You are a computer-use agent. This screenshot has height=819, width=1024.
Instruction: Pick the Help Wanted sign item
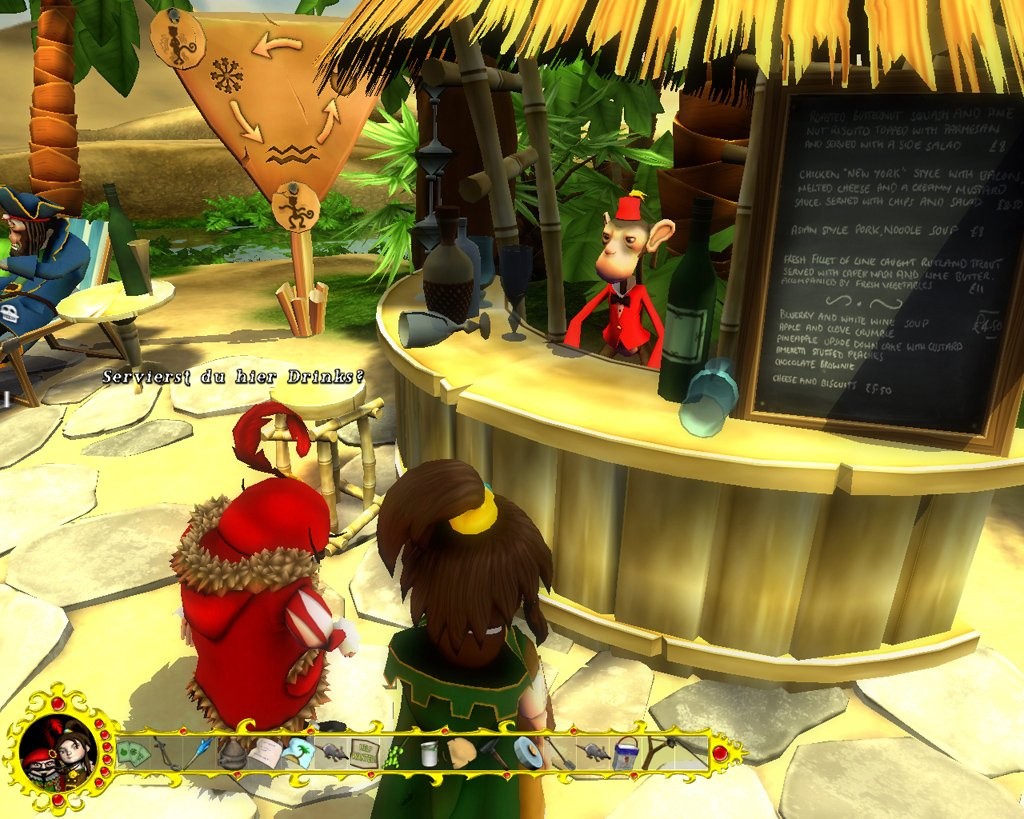(x=364, y=753)
